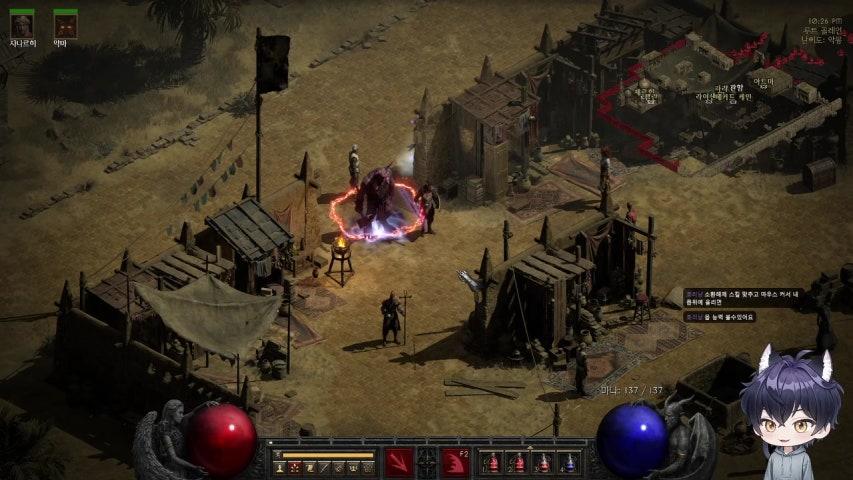Use the potion in belt slot 3

click(x=543, y=462)
